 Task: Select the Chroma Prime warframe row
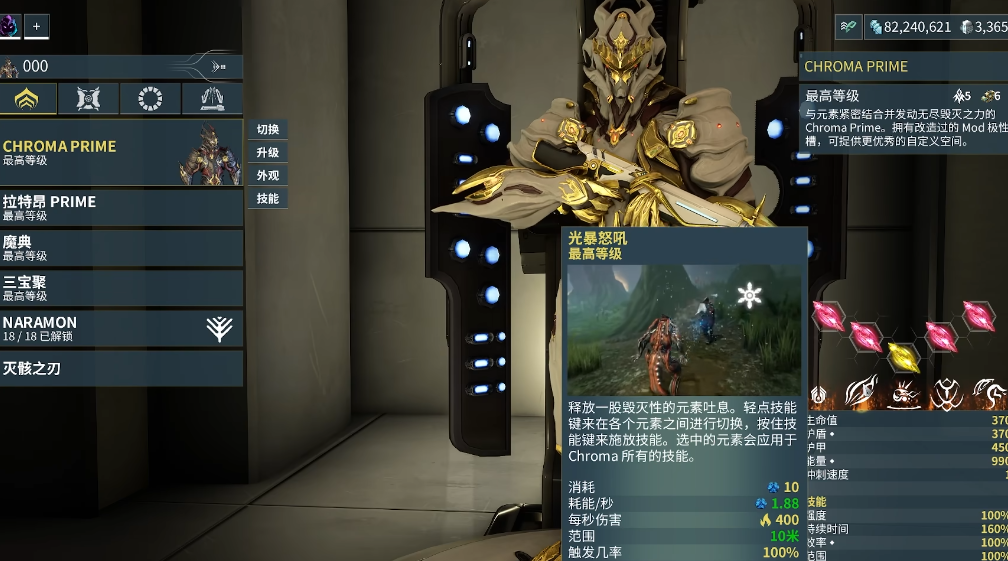coord(121,152)
